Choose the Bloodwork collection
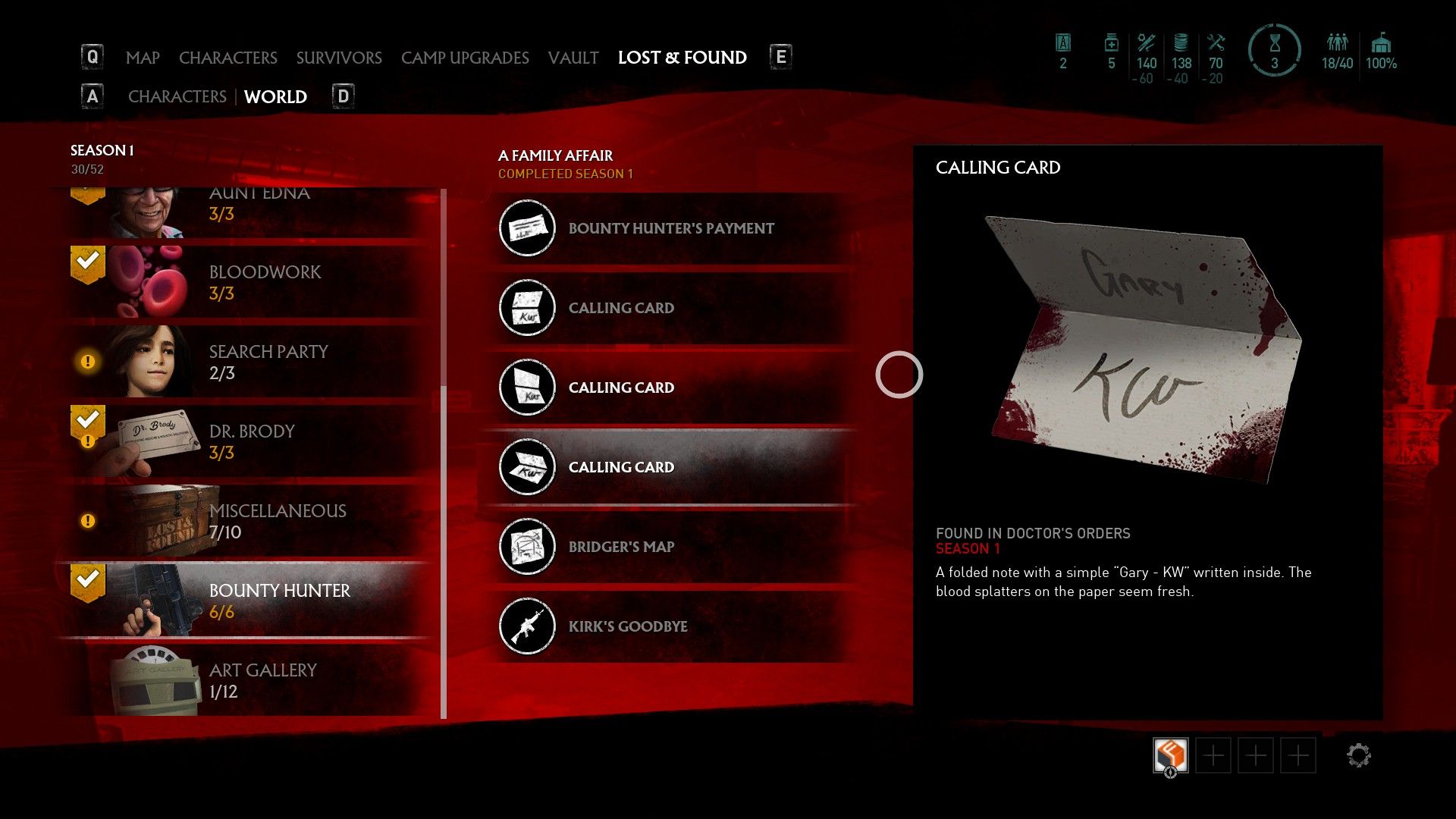 [x=250, y=282]
